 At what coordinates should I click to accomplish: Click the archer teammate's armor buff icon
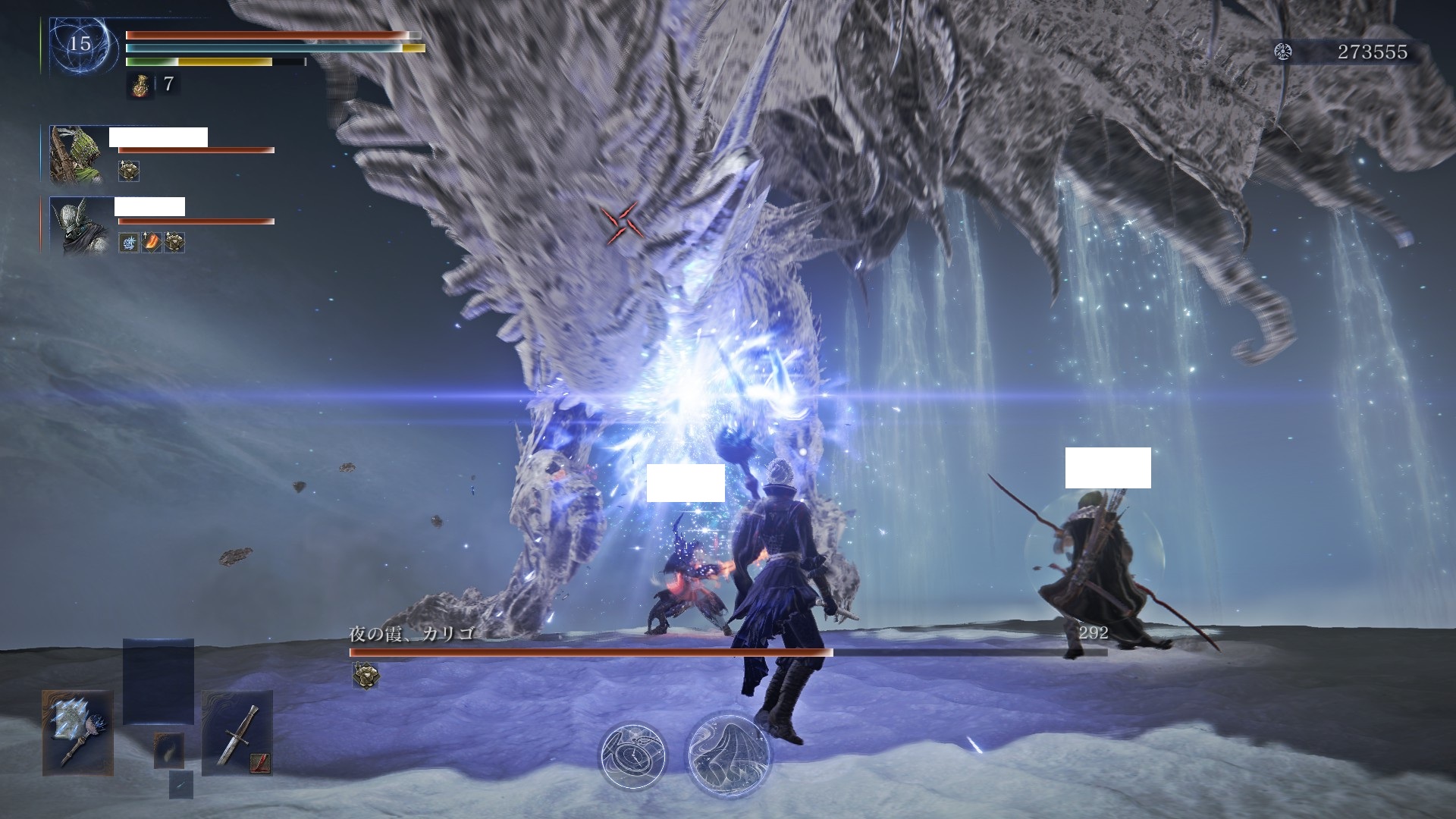coord(129,171)
